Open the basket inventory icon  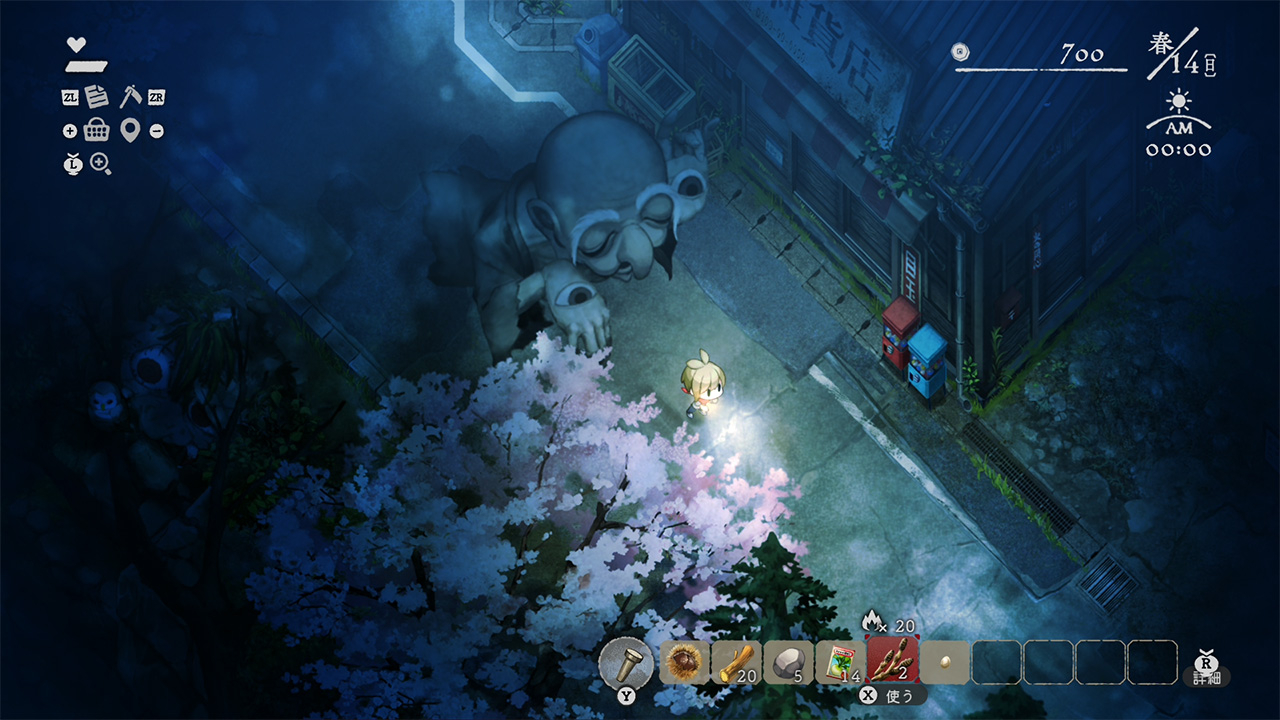[x=97, y=130]
